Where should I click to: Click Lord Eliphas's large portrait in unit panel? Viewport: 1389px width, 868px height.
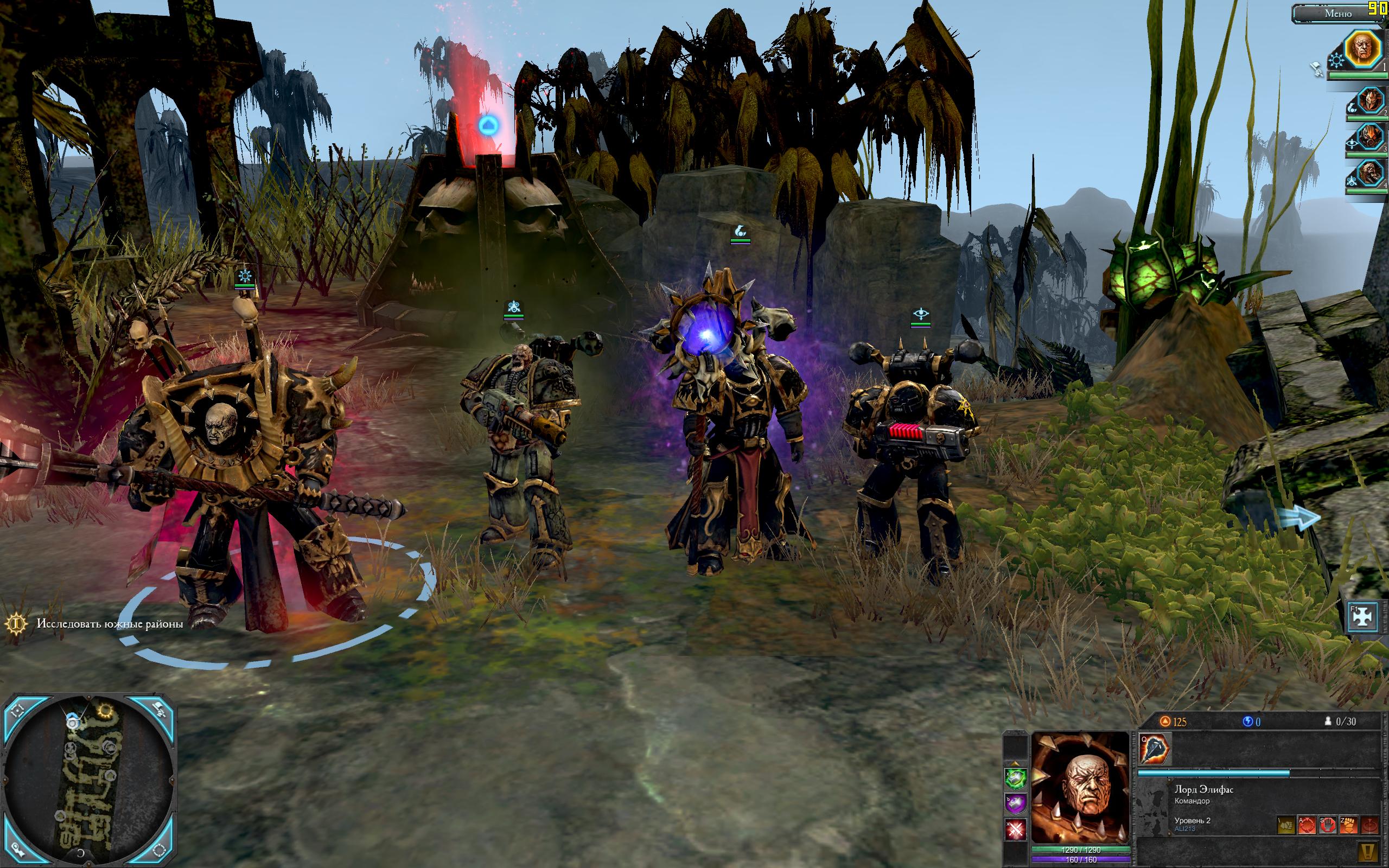click(x=1080, y=788)
